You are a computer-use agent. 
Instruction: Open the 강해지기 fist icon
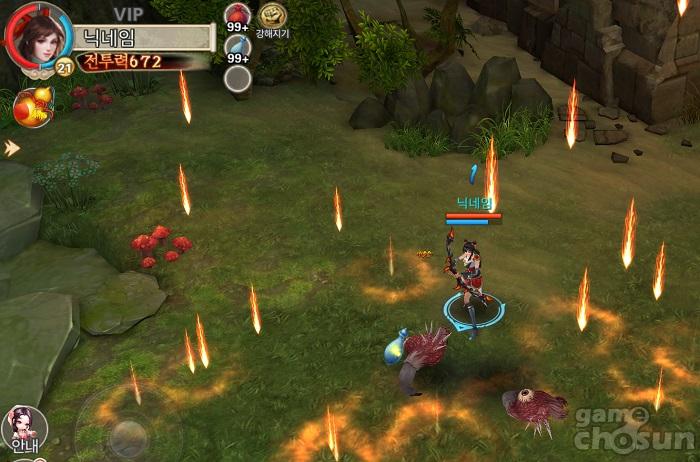[272, 16]
